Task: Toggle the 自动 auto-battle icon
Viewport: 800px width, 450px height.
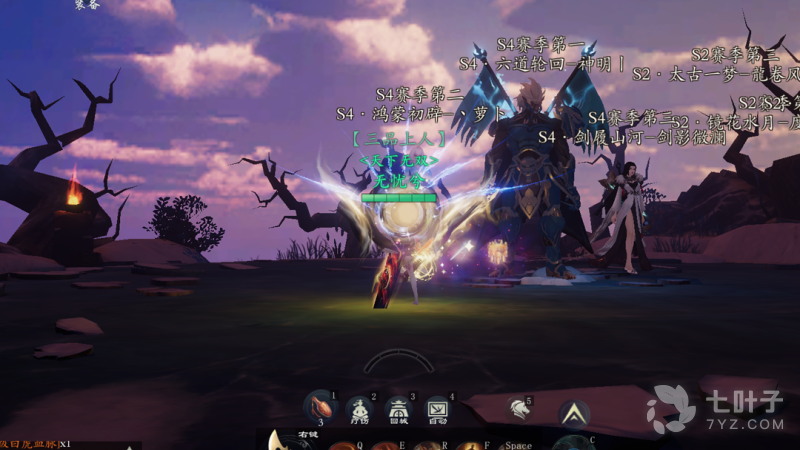Action: click(437, 408)
